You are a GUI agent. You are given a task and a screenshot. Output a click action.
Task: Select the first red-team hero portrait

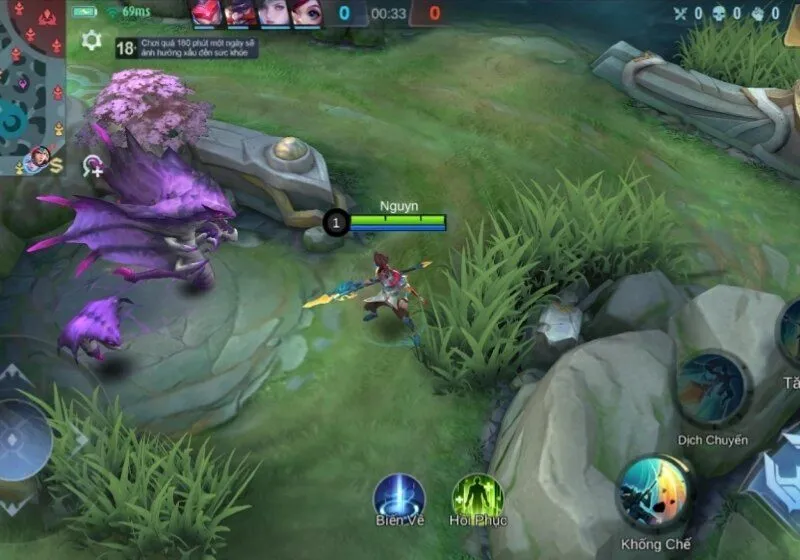click(207, 13)
